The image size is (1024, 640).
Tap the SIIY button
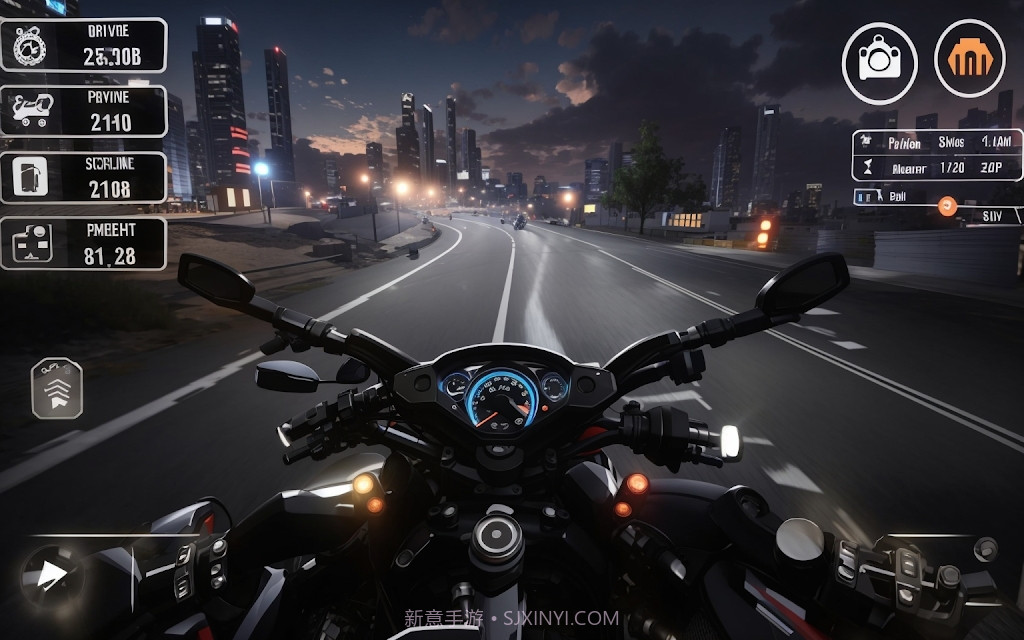(990, 215)
